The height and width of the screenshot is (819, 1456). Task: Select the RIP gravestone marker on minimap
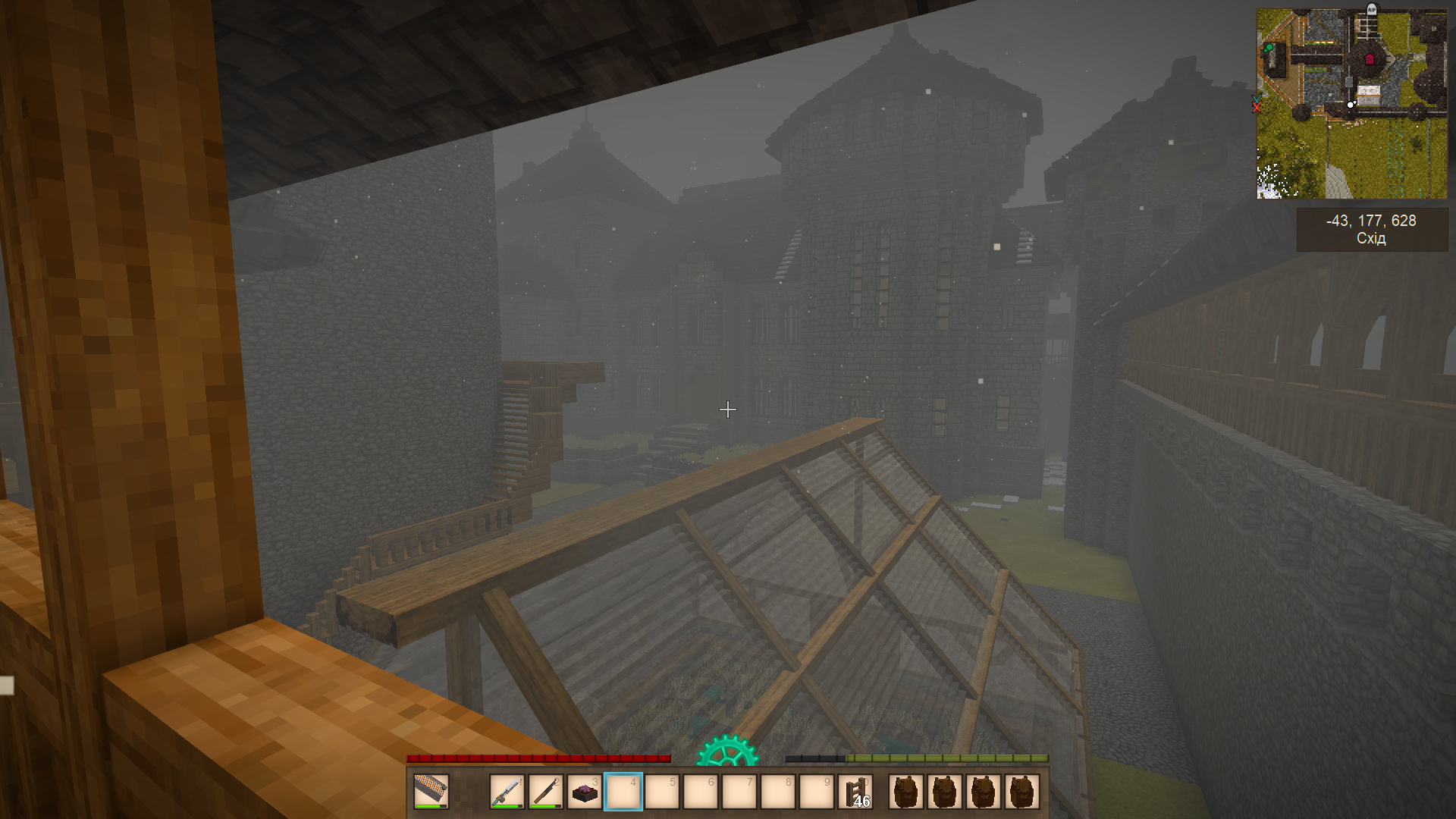1371,10
